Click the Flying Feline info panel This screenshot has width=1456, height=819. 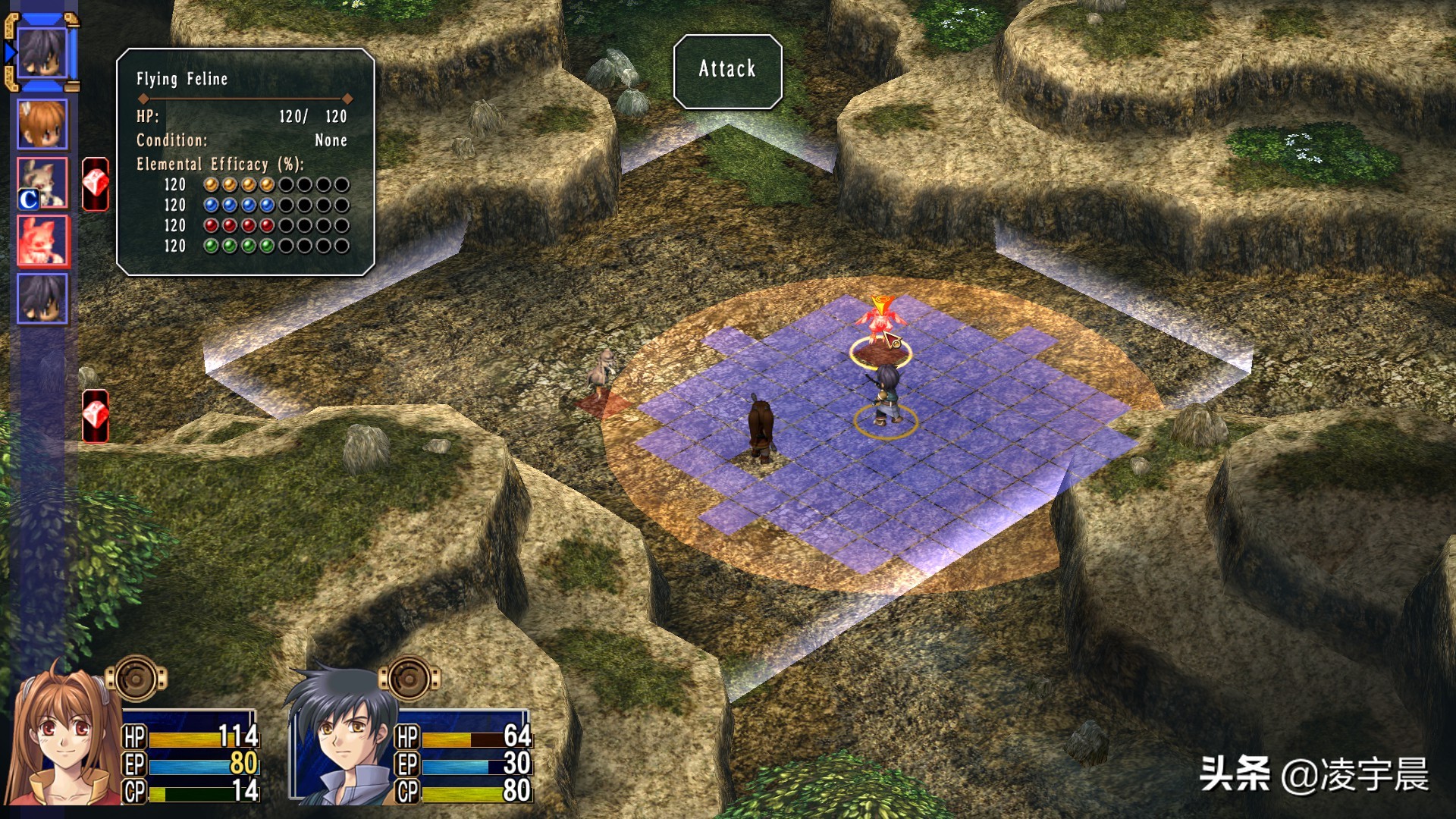click(x=245, y=162)
